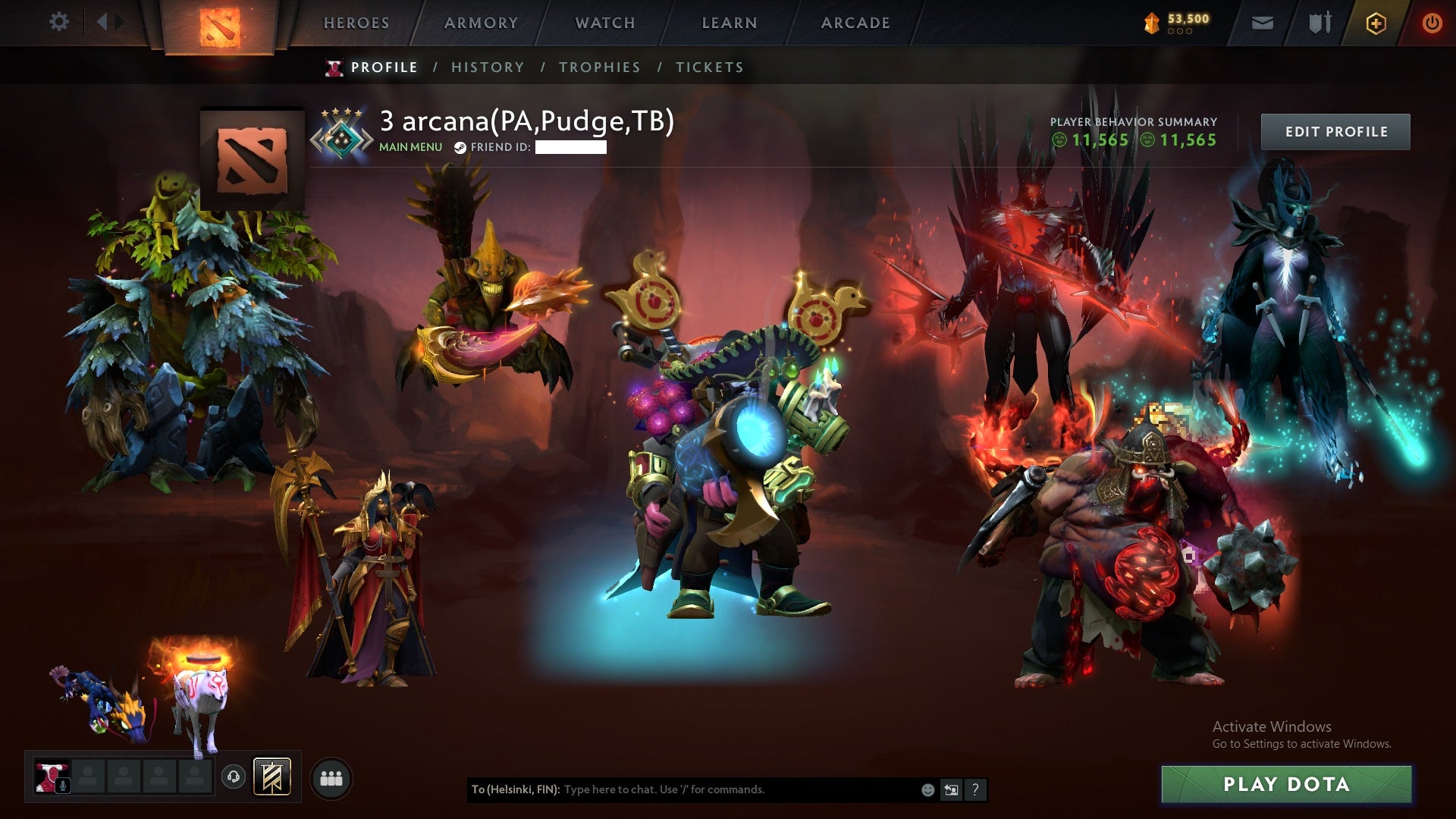This screenshot has width=1456, height=819.
Task: Click the power/logout icon
Action: 1432,24
